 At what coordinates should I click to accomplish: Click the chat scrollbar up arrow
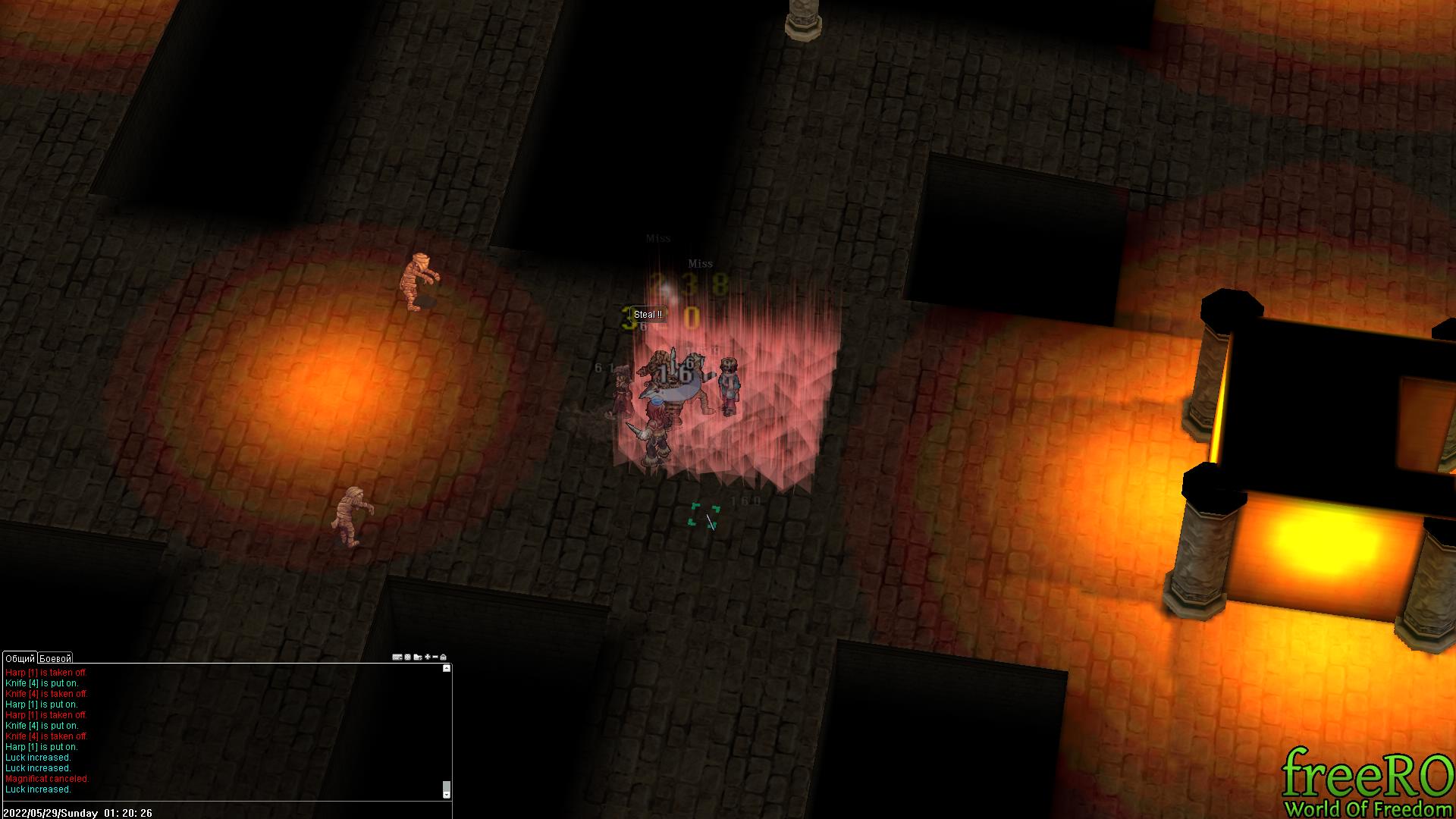pos(447,668)
